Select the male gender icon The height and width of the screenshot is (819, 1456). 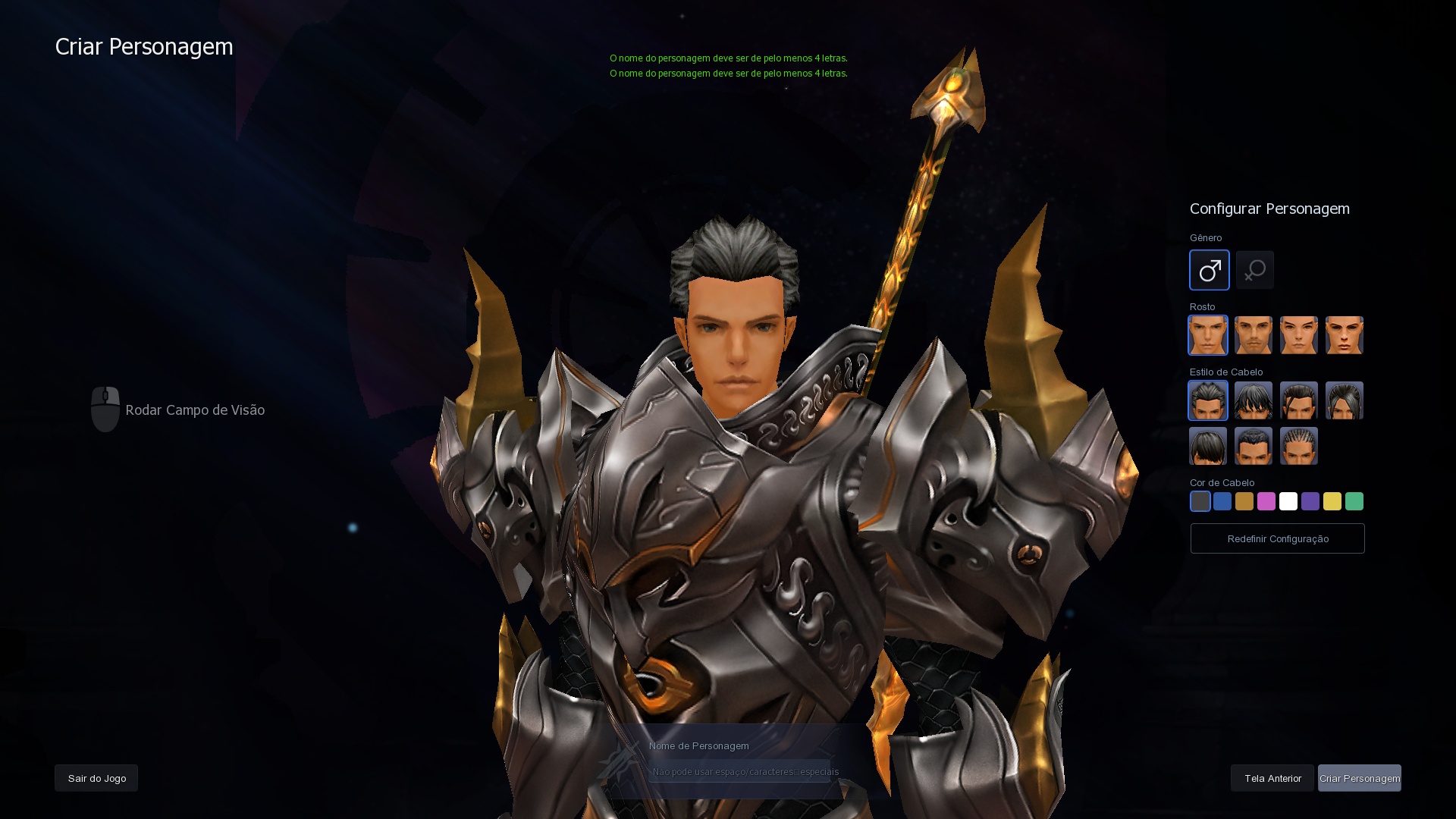(x=1209, y=270)
